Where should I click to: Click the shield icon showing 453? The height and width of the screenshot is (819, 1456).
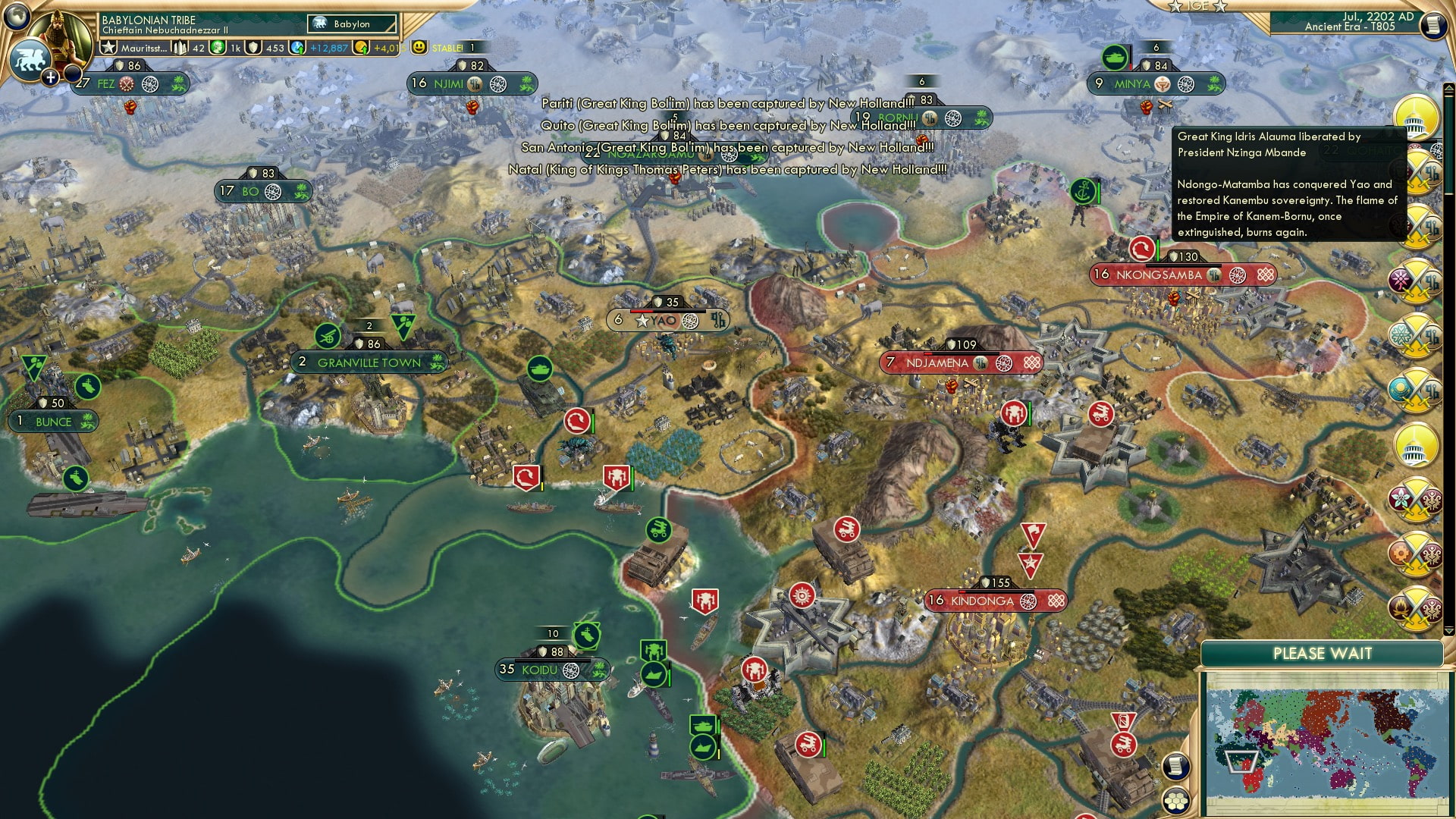tap(253, 49)
